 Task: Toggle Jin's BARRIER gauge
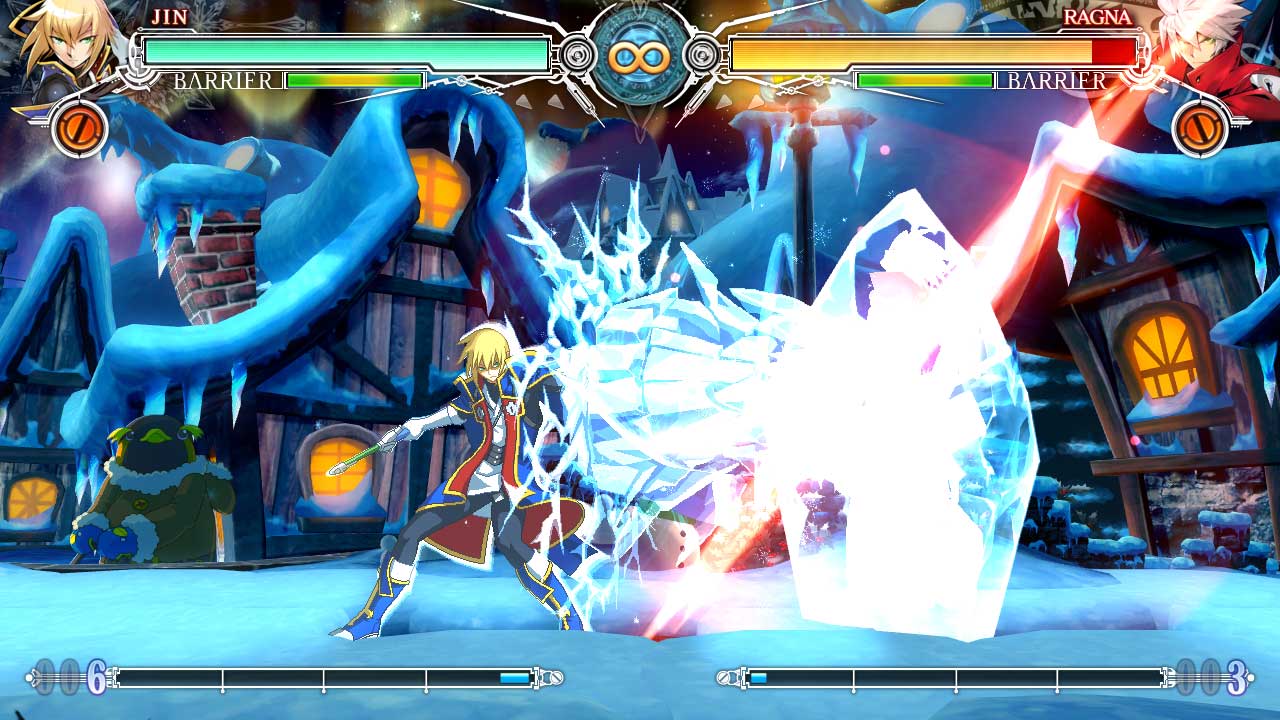(355, 80)
